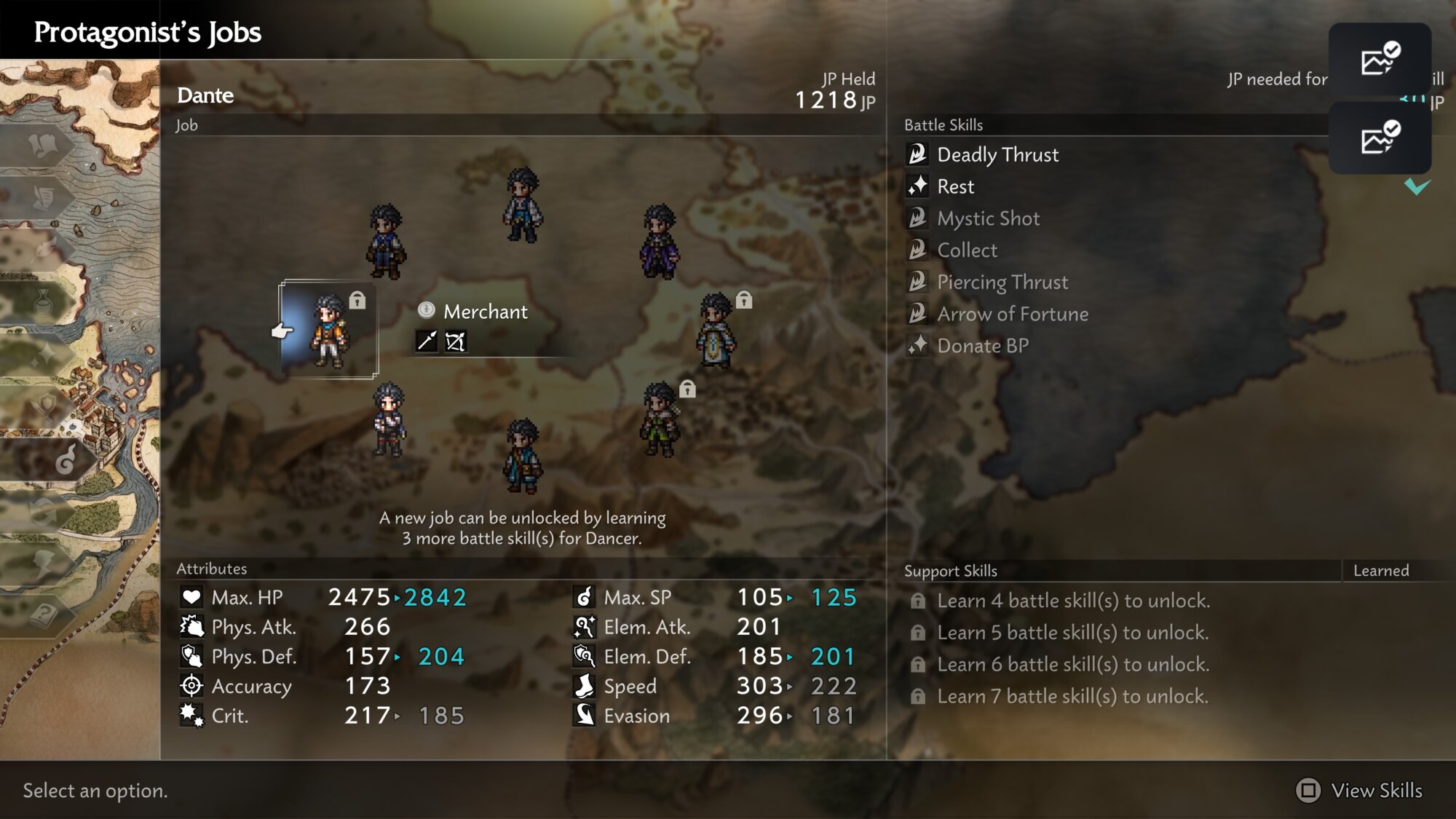1456x819 pixels.
Task: Select the Piercing Thrust skill
Action: click(1002, 282)
